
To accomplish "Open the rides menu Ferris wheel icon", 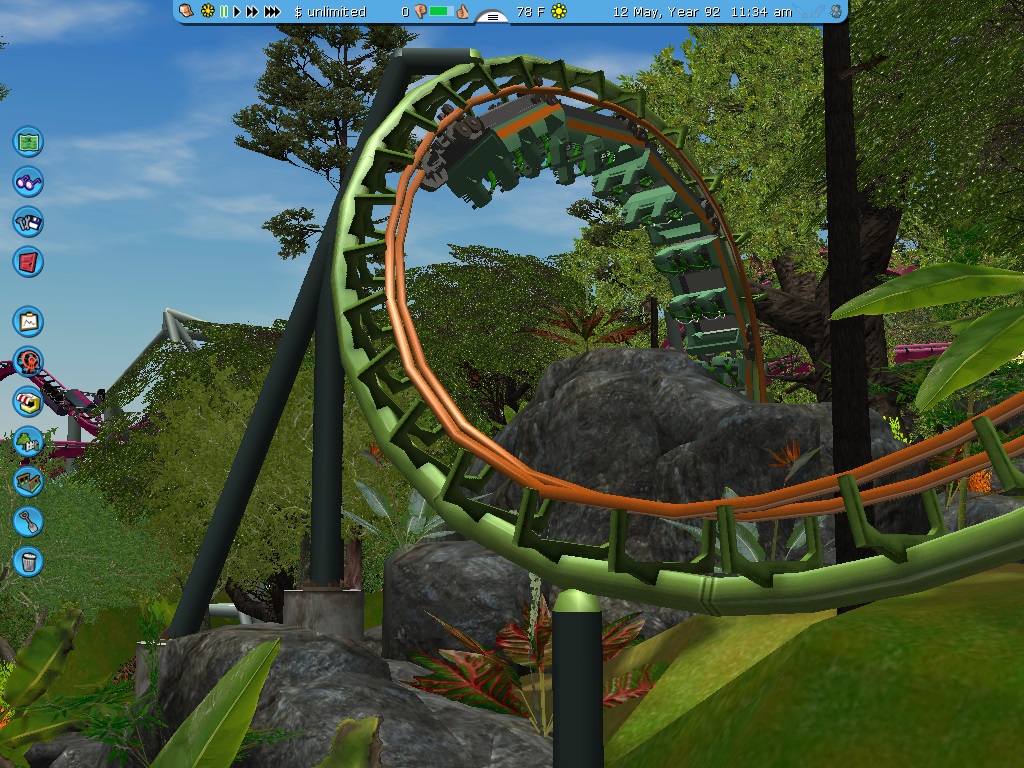I will click(x=28, y=361).
